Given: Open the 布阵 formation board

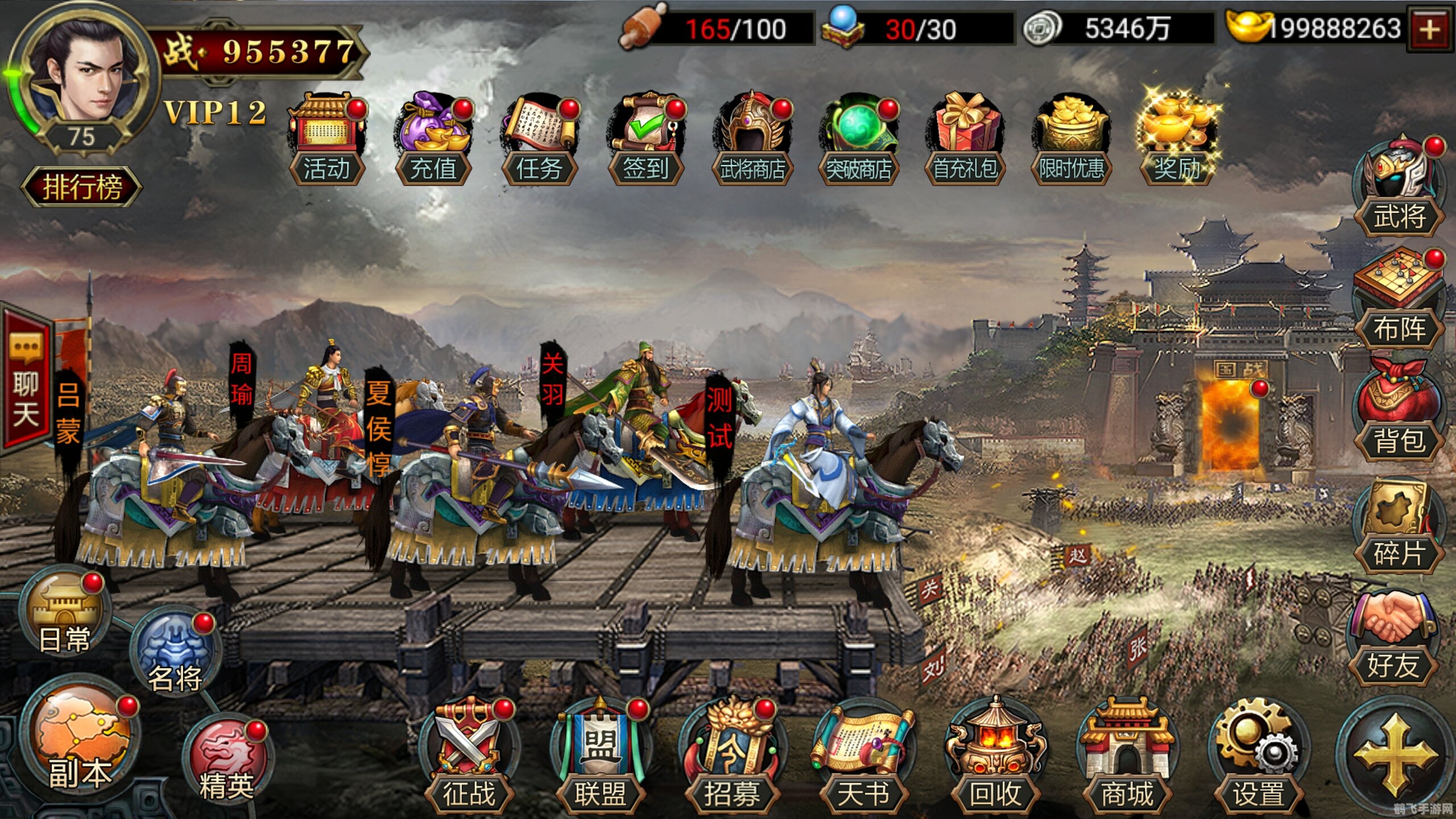Looking at the screenshot, I should click(x=1399, y=303).
